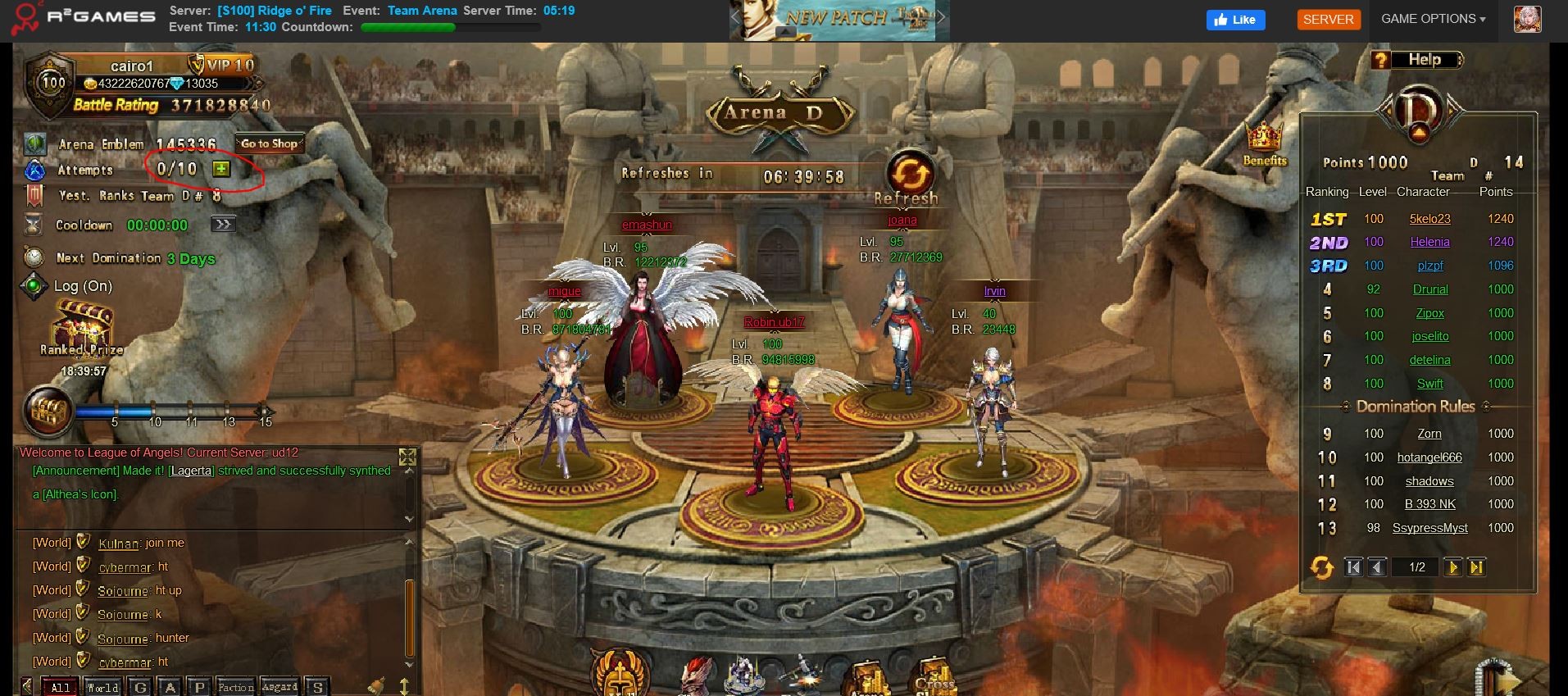
Task: Select opponent emashun's name
Action: point(647,225)
